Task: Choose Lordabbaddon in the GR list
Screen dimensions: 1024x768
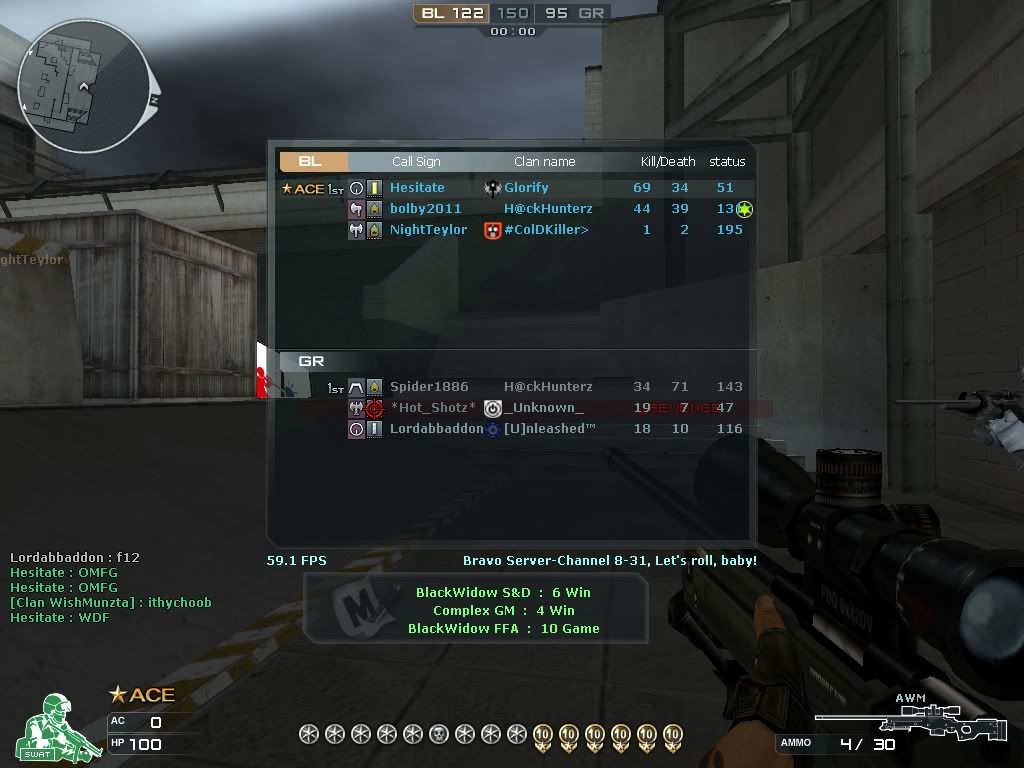Action: point(436,429)
